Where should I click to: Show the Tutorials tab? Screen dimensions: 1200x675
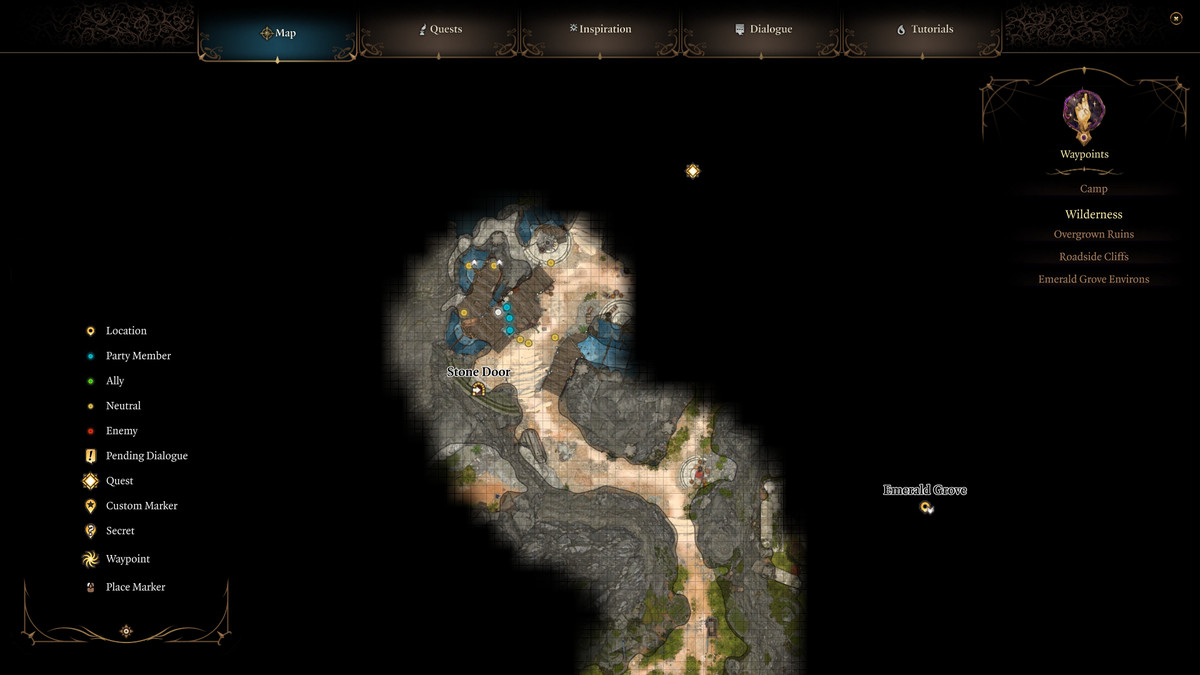924,30
